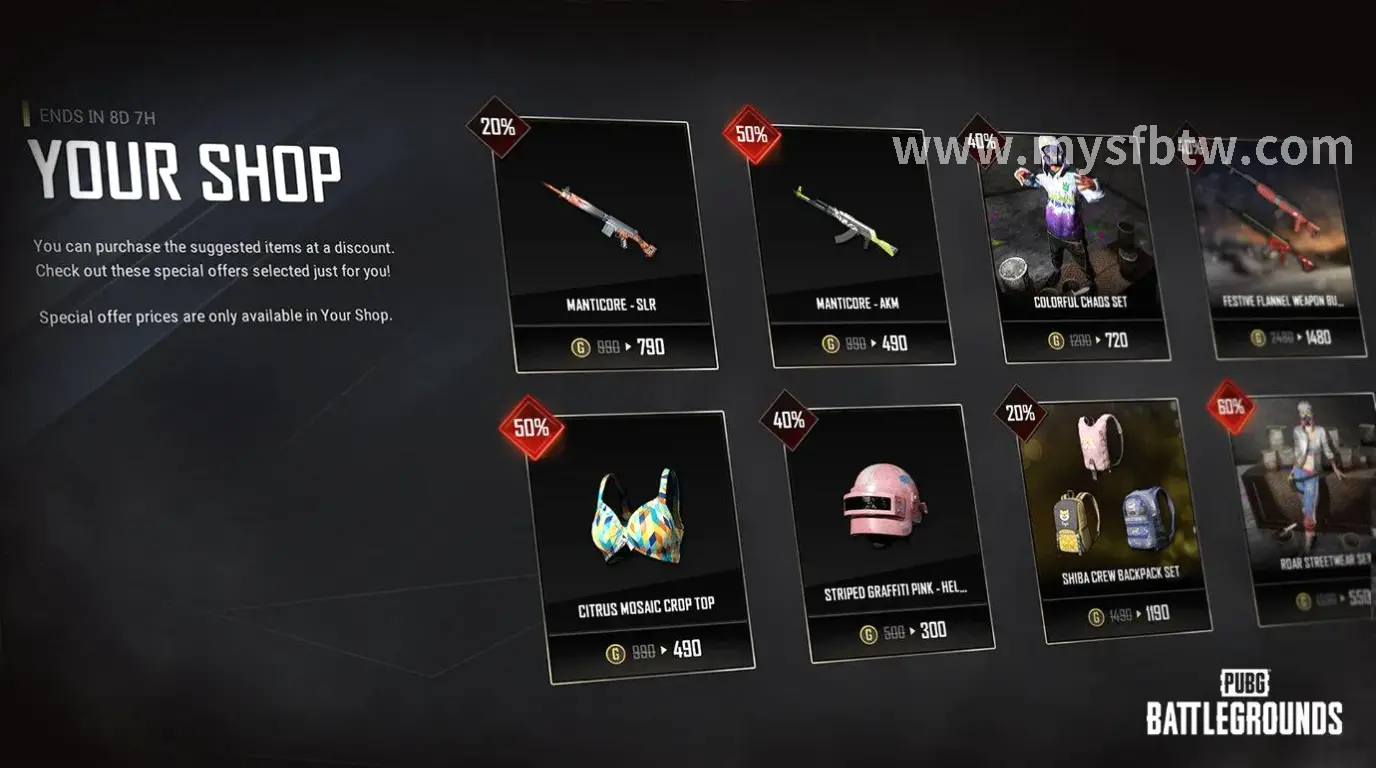Select the Citrus Mosaic Crop Top card

[x=640, y=540]
